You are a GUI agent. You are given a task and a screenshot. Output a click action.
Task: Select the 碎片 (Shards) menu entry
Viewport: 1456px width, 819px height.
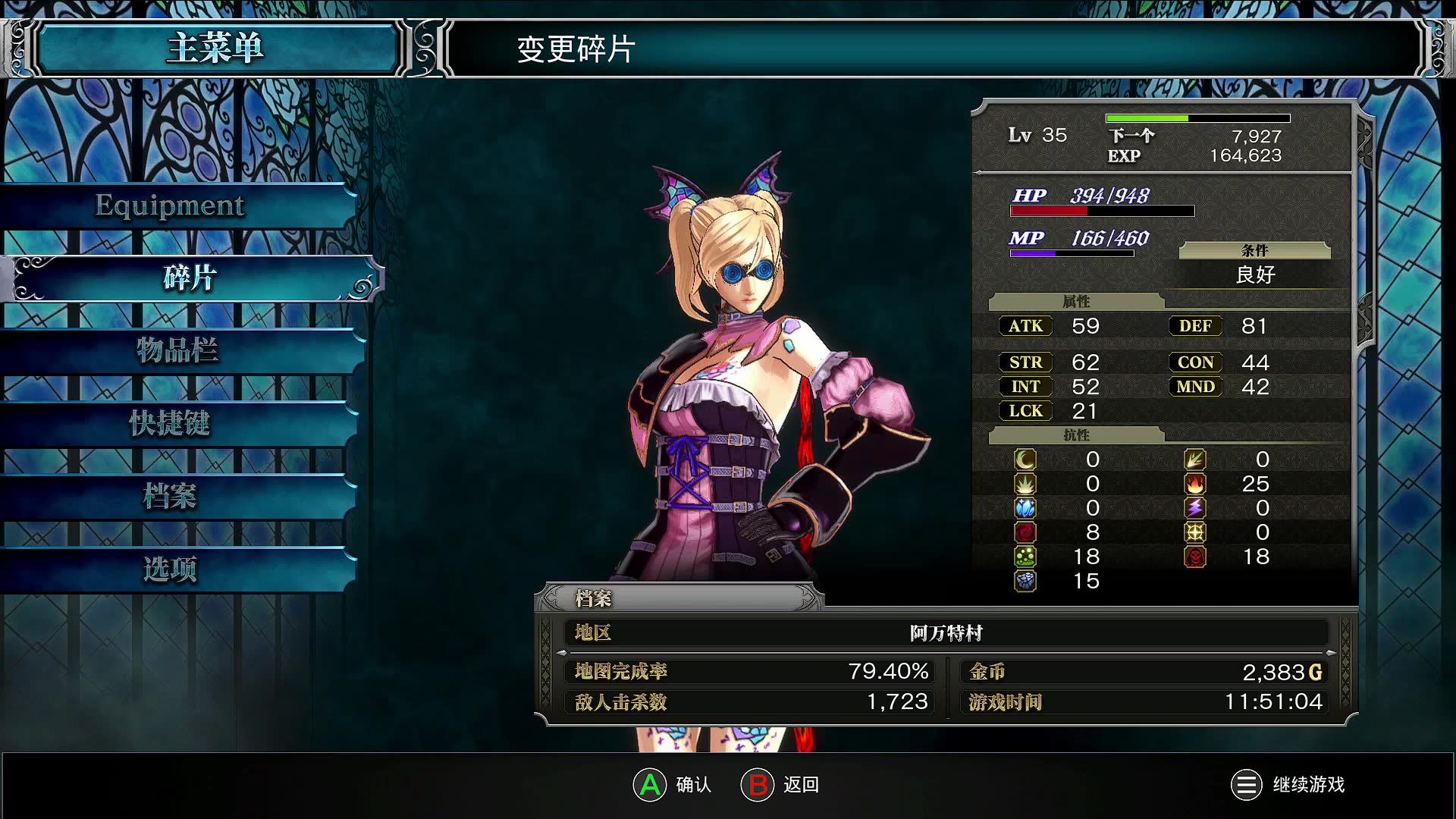pos(190,278)
